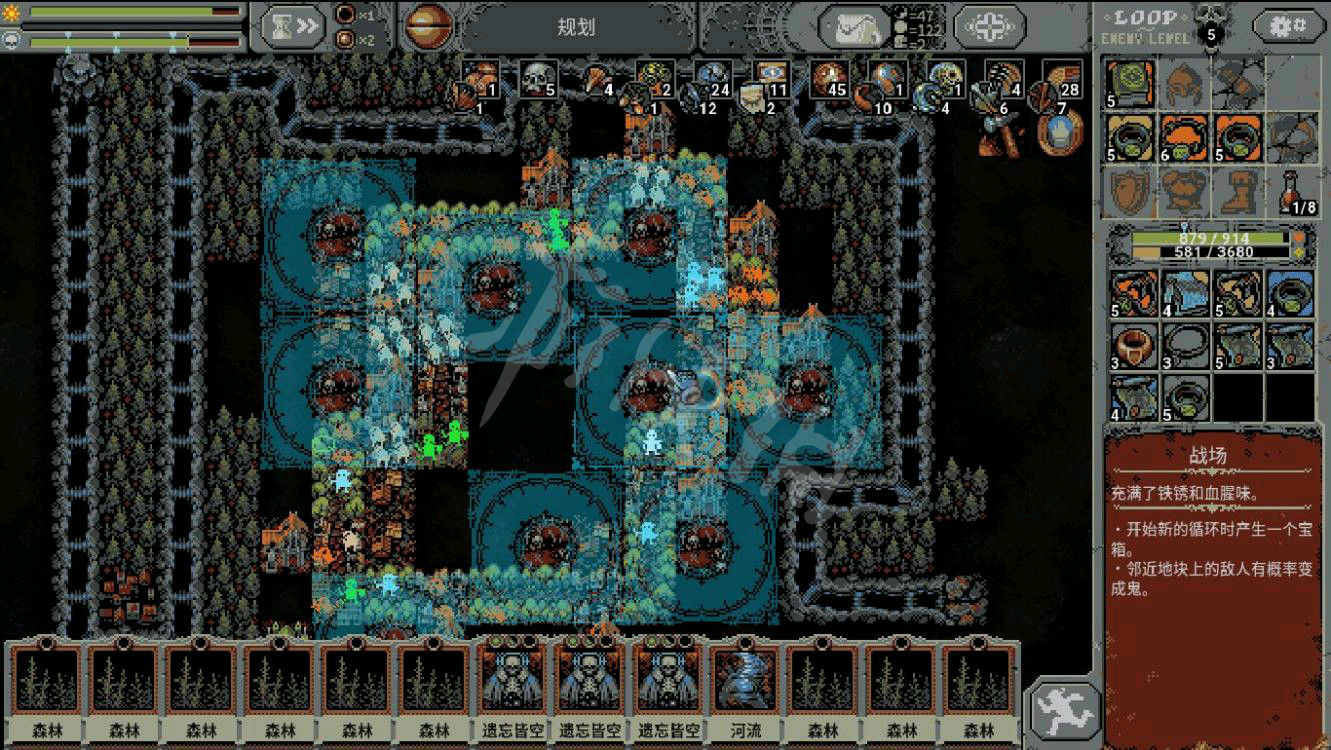1331x750 pixels.
Task: Click the 规划 planning mode bar
Action: coord(576,27)
